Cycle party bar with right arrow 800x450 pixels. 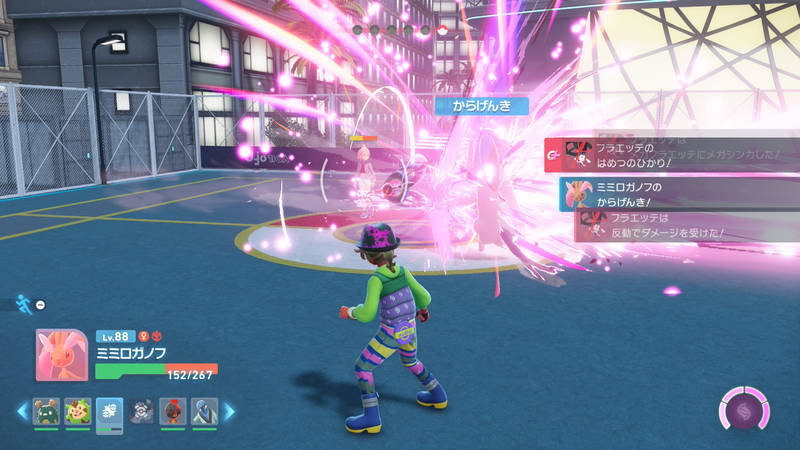coord(229,411)
